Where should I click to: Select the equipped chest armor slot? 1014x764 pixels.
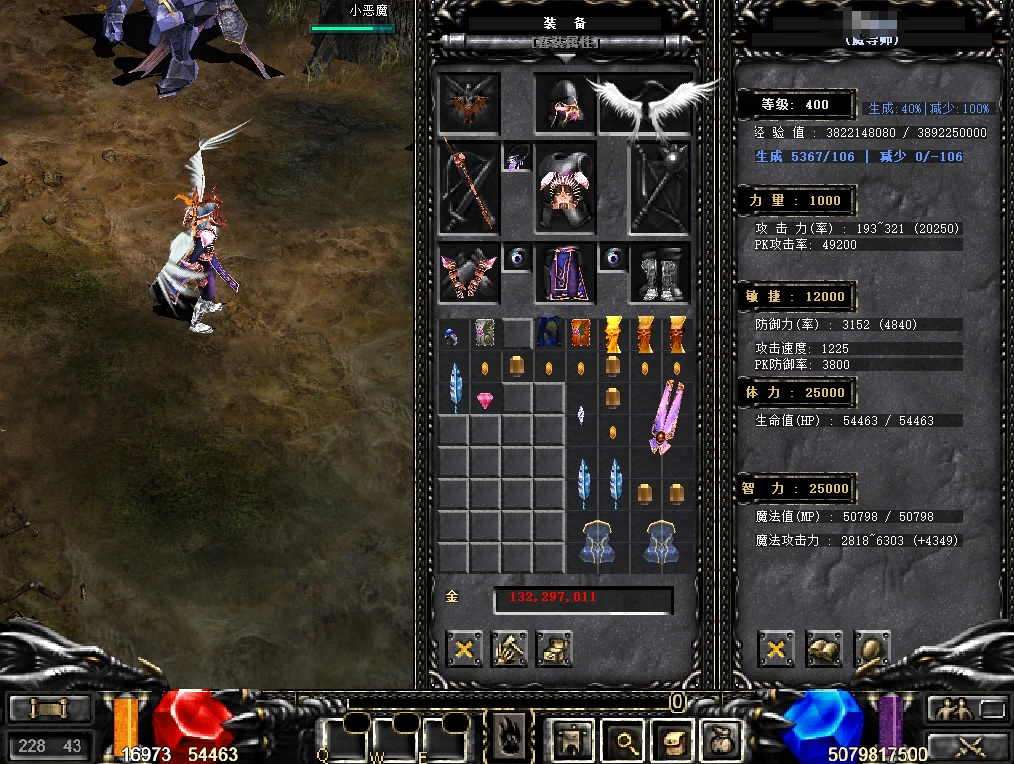pos(565,187)
